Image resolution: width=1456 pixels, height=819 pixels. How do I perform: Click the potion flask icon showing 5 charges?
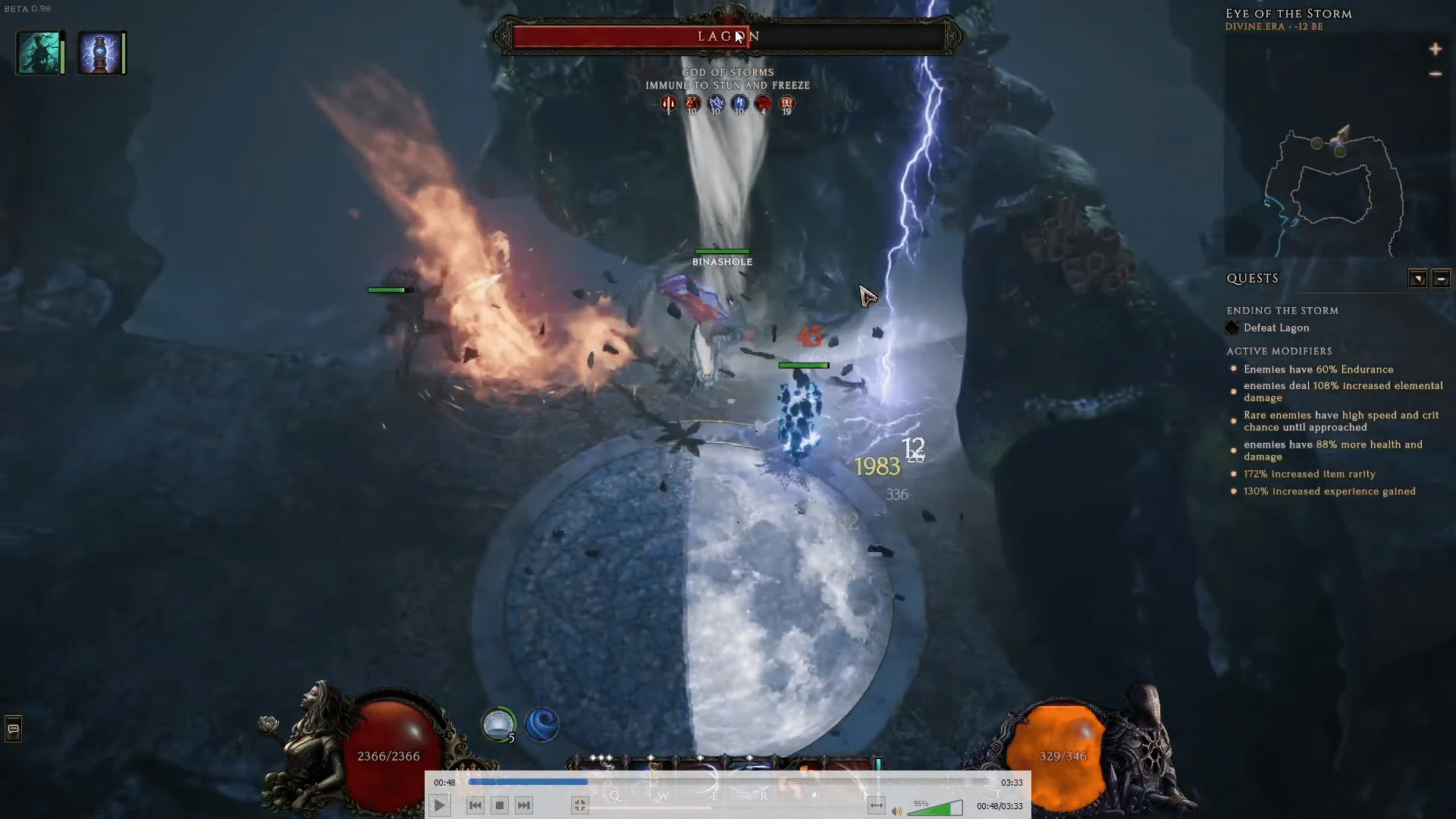[499, 723]
